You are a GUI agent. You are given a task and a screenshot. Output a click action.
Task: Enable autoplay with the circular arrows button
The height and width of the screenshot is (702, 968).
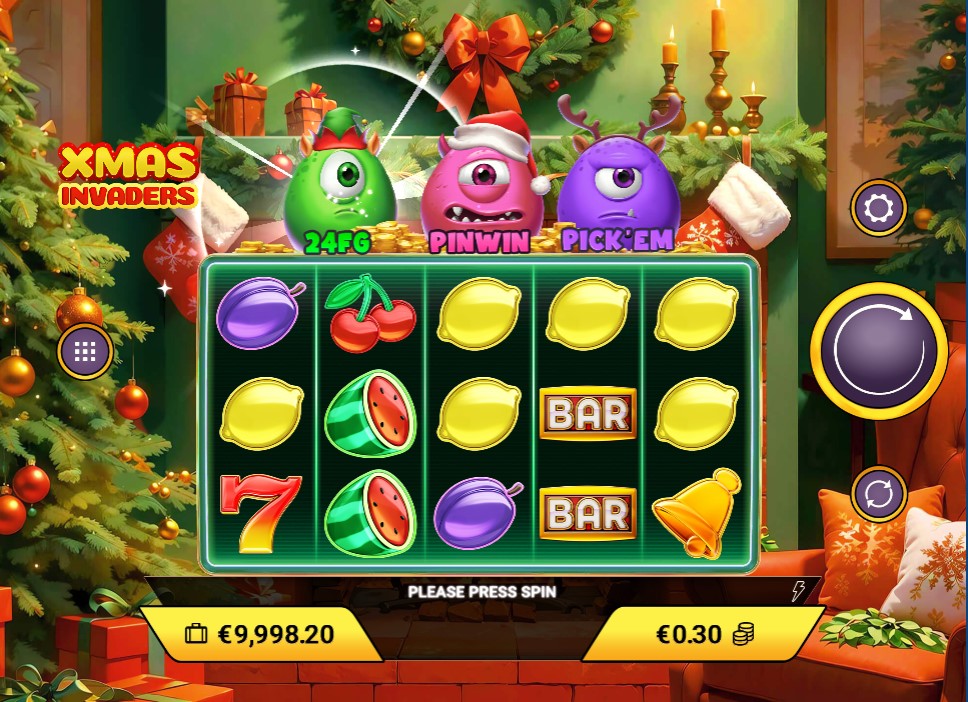click(x=879, y=494)
